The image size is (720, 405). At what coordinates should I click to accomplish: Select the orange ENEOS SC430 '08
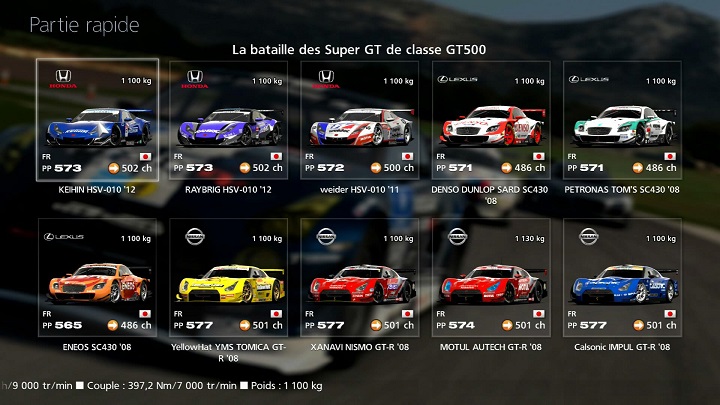pyautogui.click(x=96, y=278)
